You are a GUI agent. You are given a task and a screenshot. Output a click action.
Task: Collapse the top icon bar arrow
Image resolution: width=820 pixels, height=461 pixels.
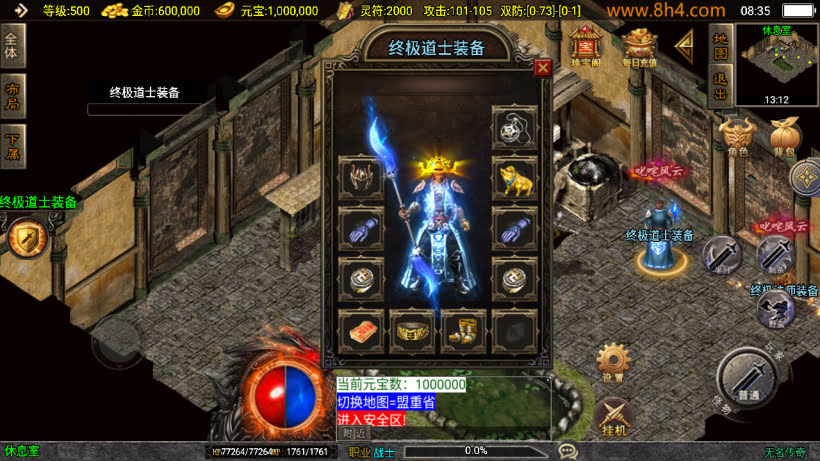point(685,44)
